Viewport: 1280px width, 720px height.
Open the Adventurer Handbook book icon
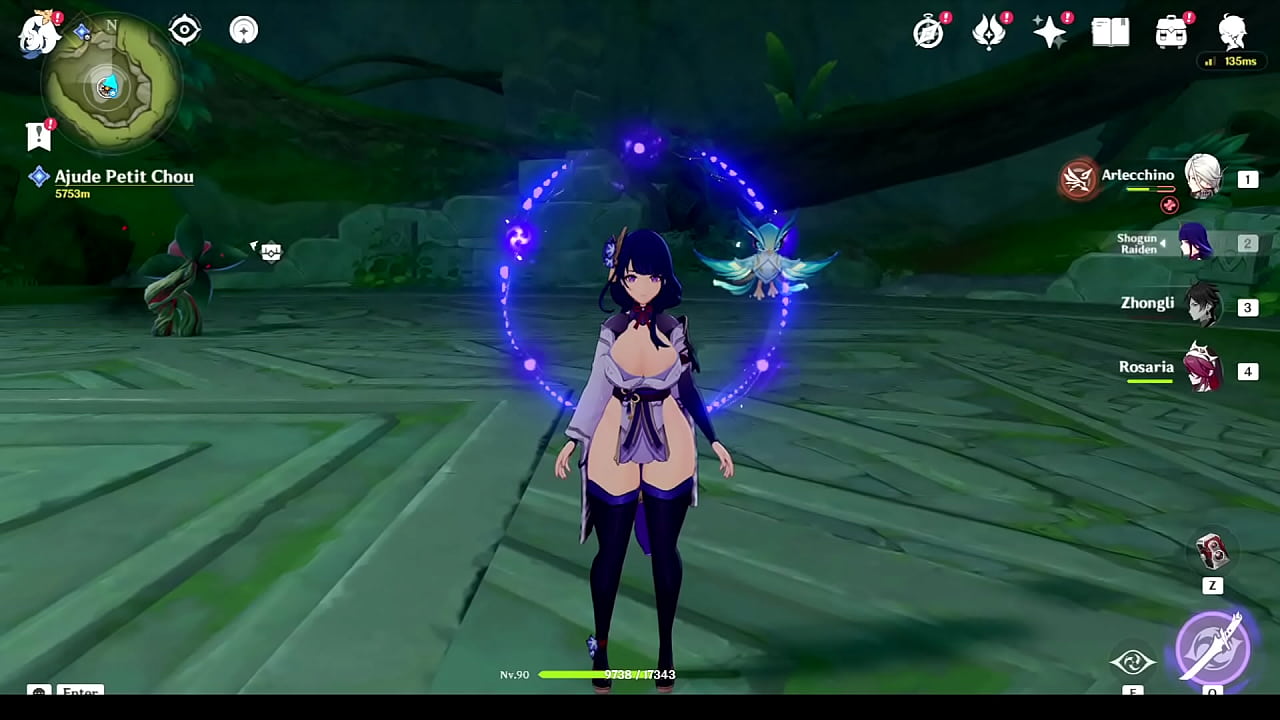click(1109, 31)
